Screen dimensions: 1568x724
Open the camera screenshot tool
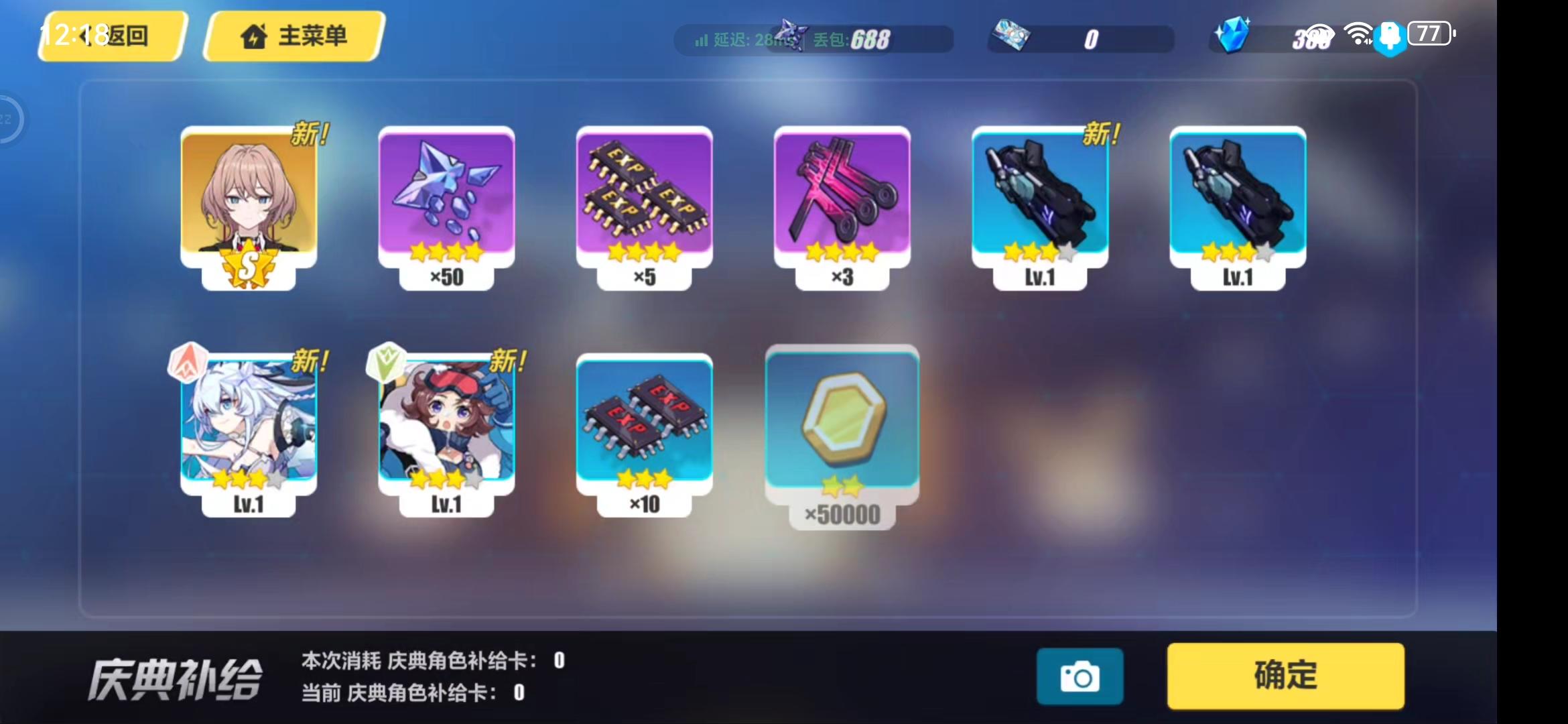point(1080,676)
